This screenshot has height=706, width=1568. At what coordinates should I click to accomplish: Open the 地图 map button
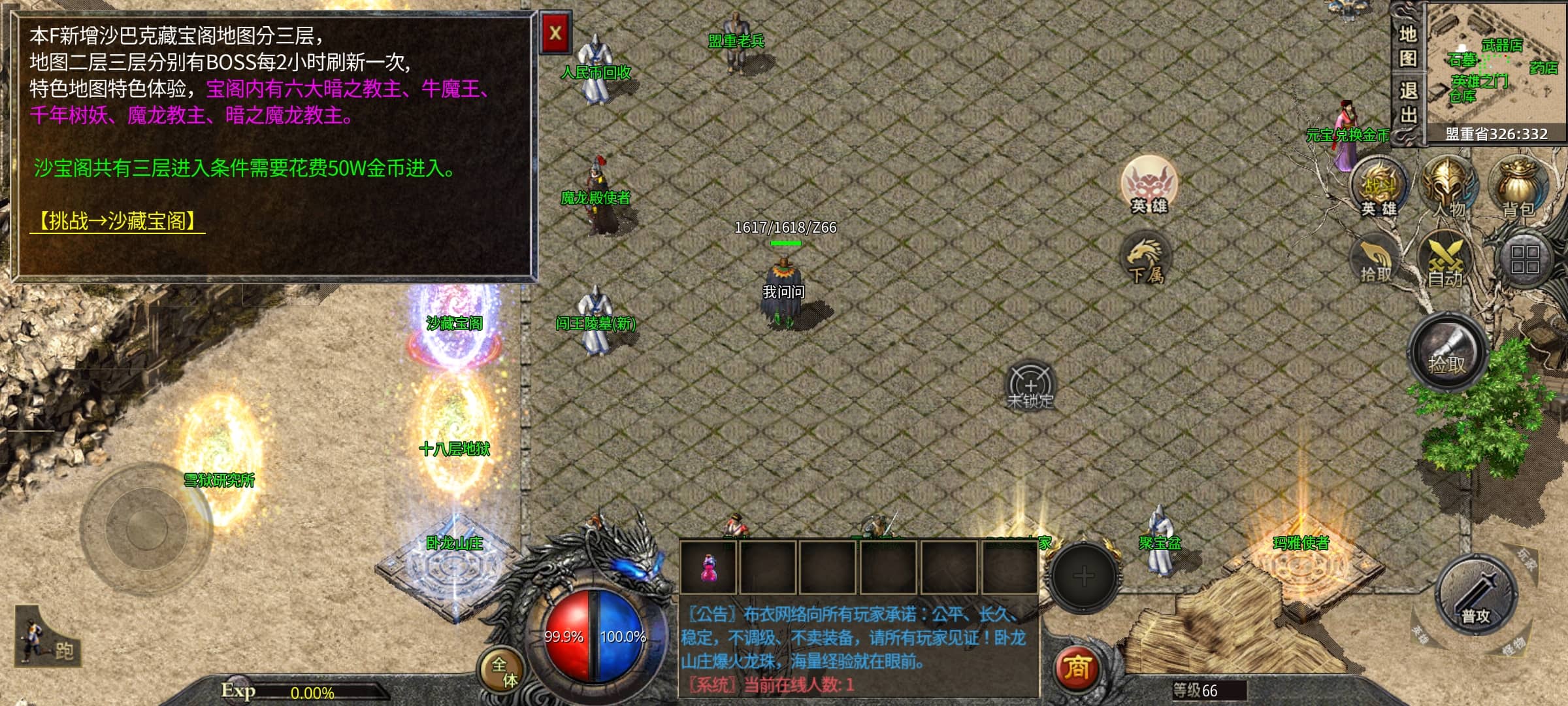click(x=1407, y=46)
